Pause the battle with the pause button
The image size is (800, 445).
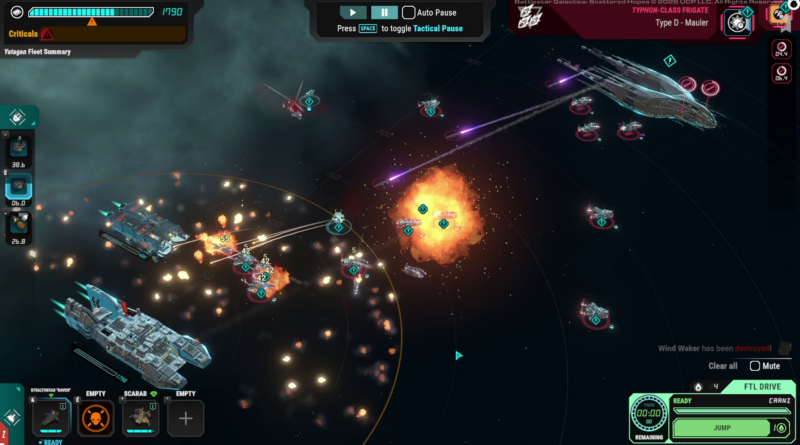(384, 13)
